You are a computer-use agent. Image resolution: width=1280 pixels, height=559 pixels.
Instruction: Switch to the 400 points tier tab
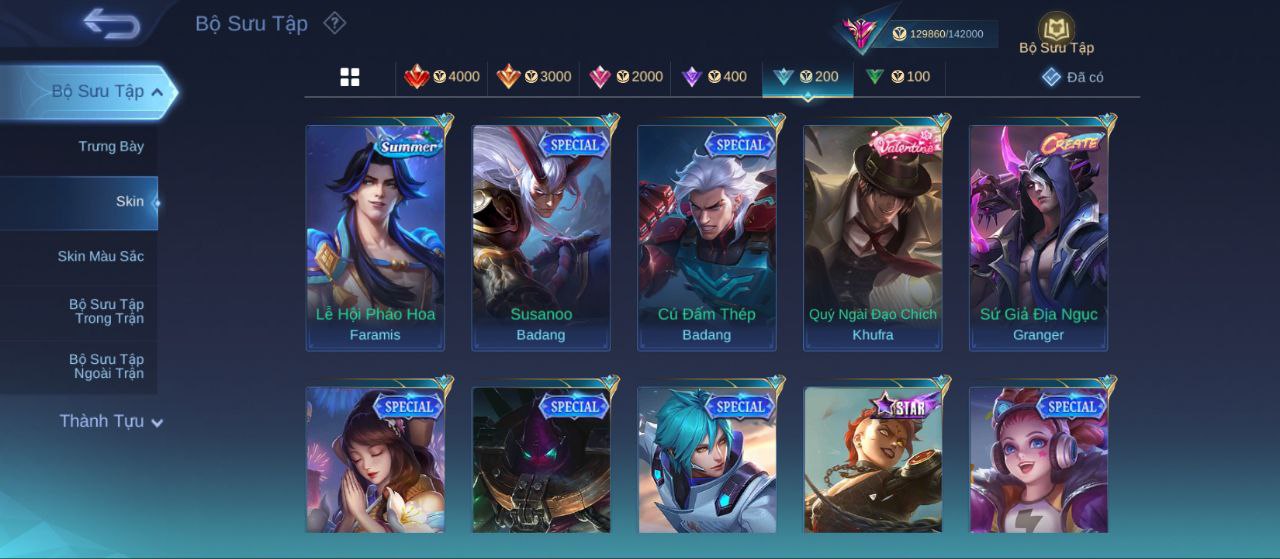(714, 77)
